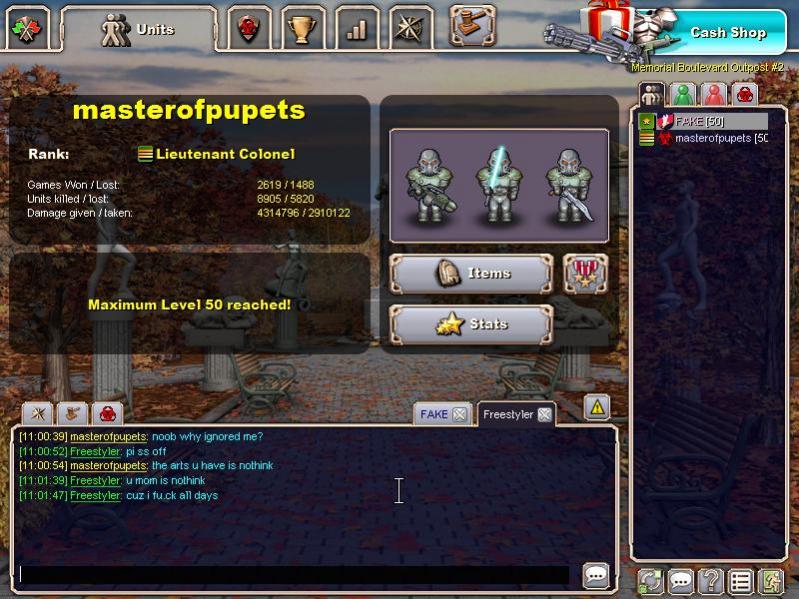Close the FAKE chat tab
Image resolution: width=799 pixels, height=599 pixels.
459,414
